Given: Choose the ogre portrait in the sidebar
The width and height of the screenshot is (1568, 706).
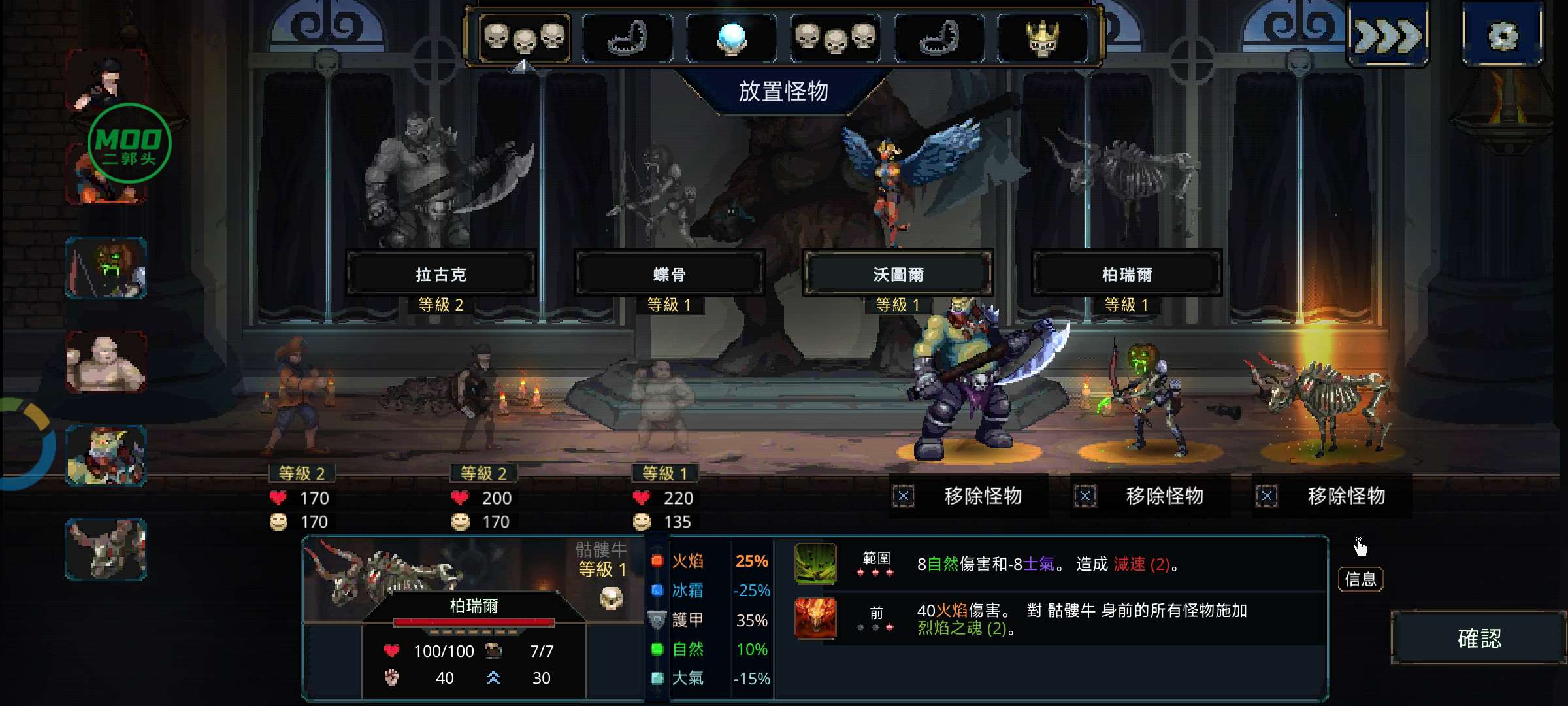Looking at the screenshot, I should click(106, 456).
